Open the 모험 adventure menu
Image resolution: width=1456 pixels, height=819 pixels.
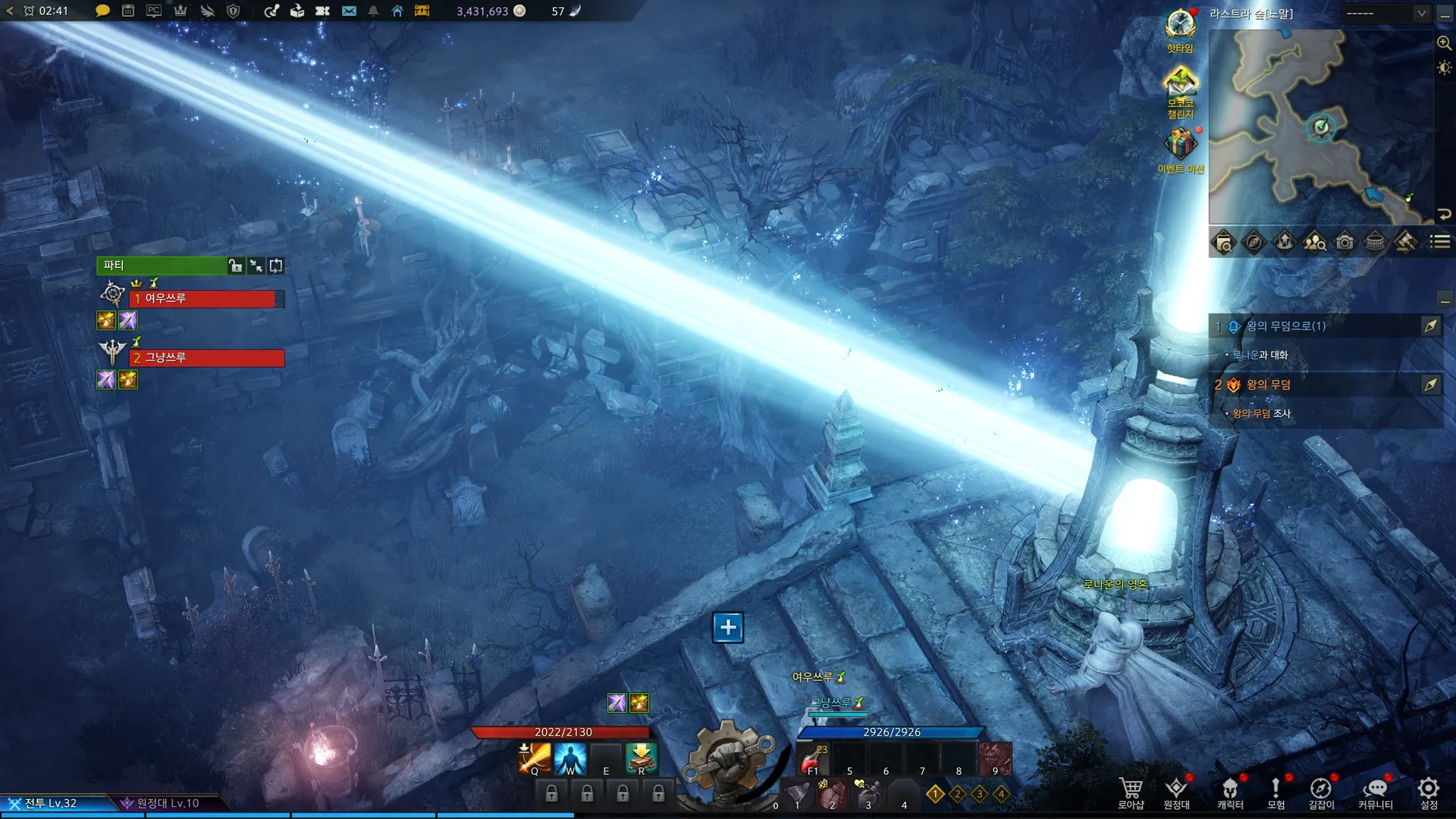click(1275, 792)
